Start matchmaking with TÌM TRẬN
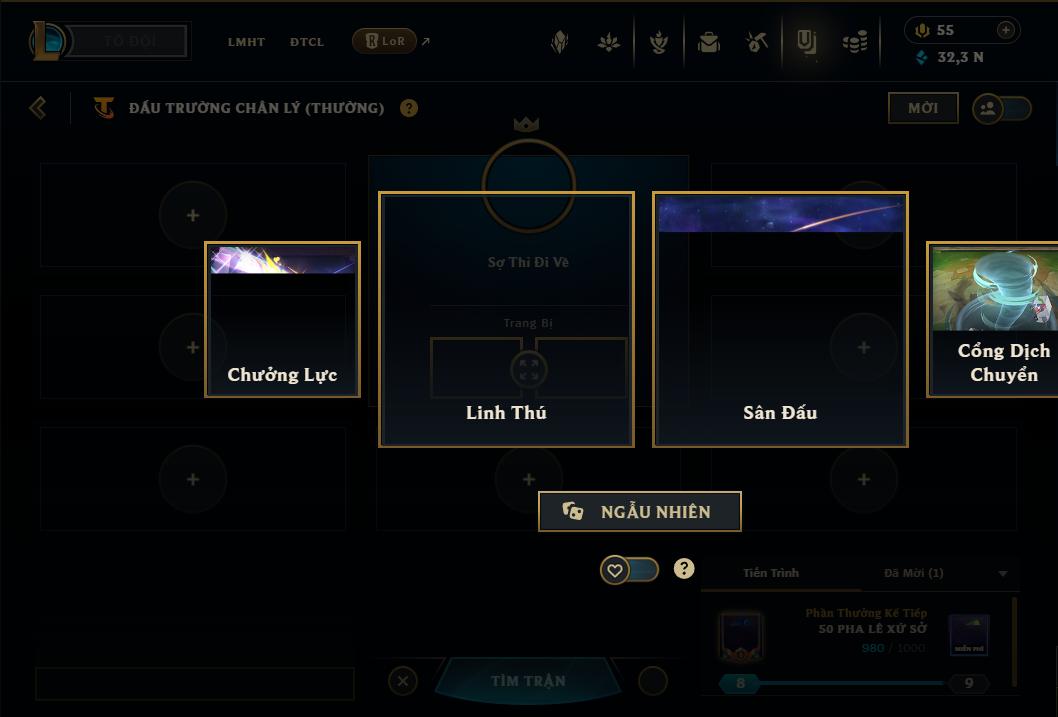The width and height of the screenshot is (1058, 717). pos(528,681)
